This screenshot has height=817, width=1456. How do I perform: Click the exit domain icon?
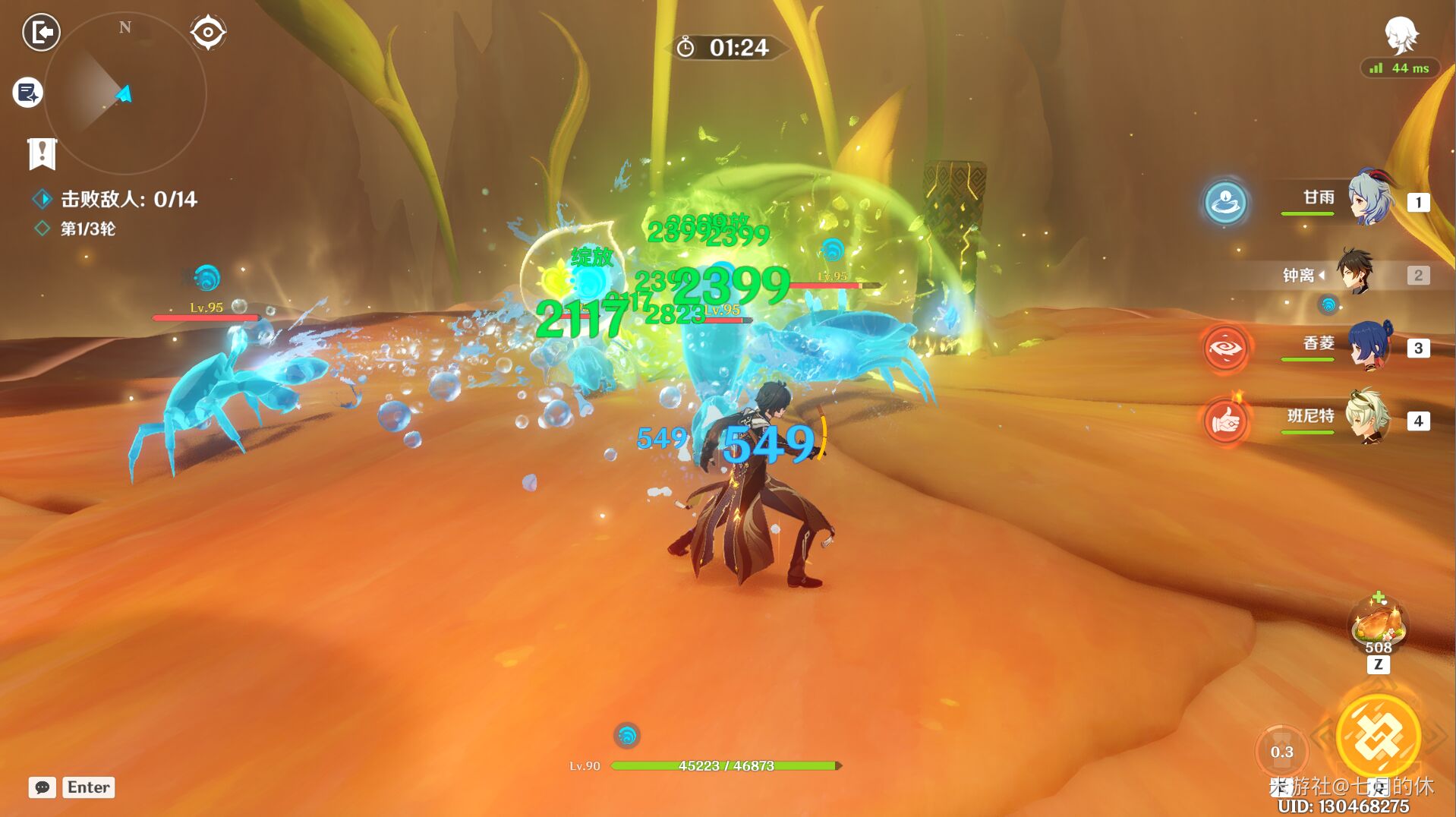pos(41,33)
